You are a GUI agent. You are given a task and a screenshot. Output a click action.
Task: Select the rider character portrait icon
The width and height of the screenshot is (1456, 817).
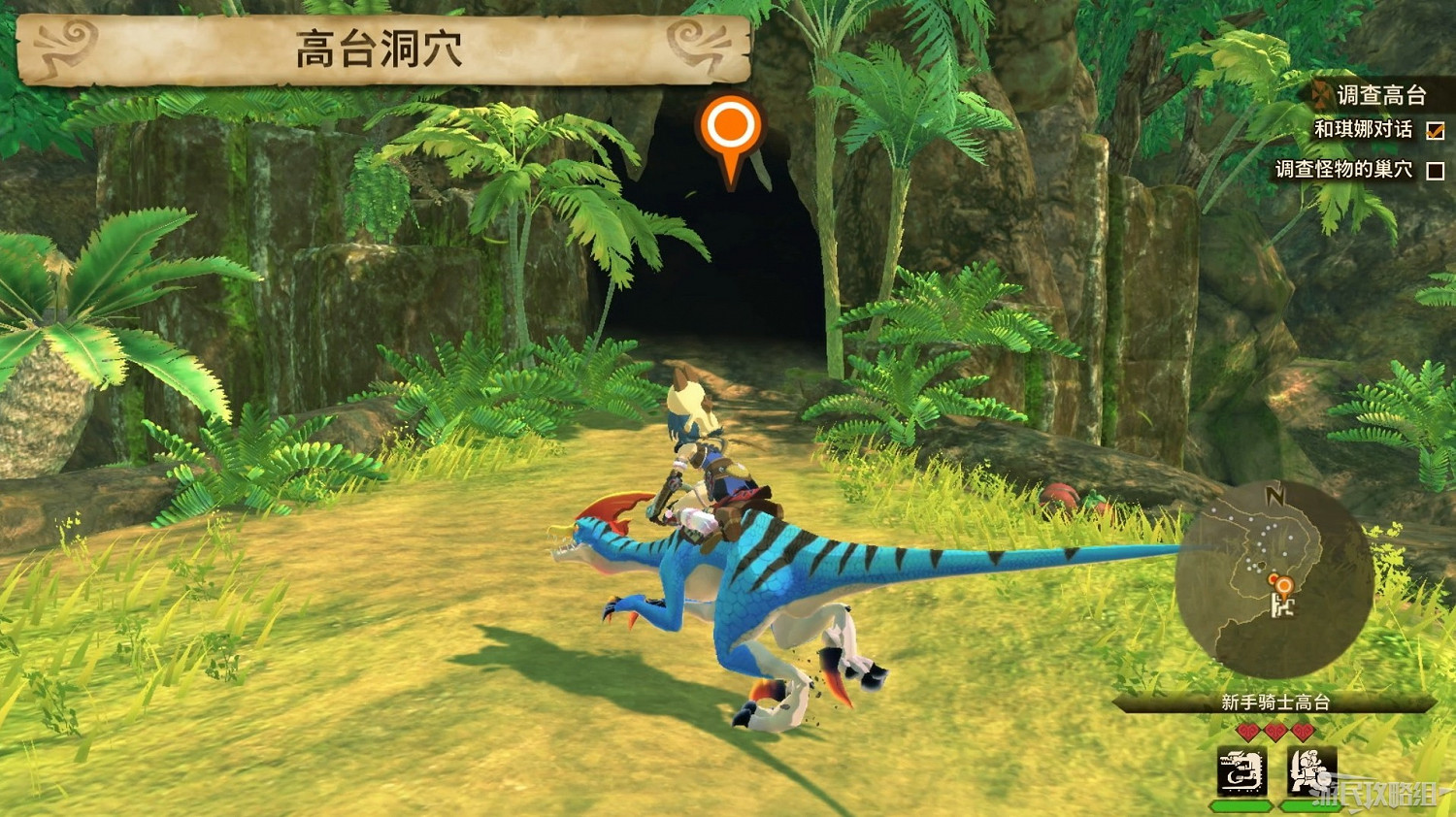1312,769
